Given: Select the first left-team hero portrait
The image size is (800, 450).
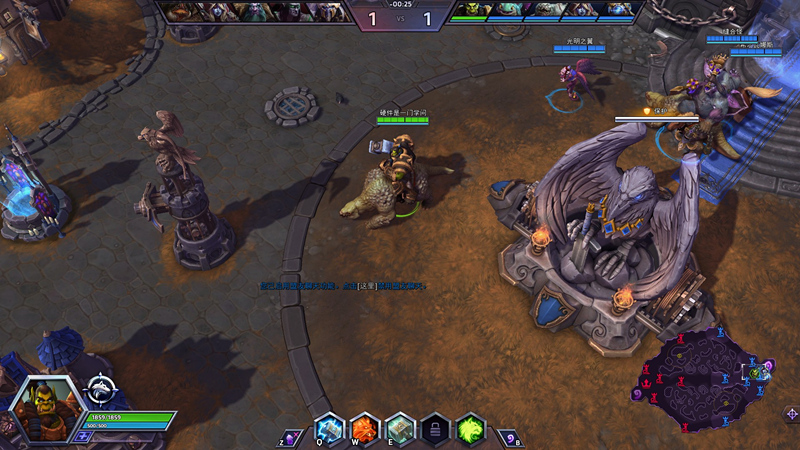Looking at the screenshot, I should [x=180, y=11].
